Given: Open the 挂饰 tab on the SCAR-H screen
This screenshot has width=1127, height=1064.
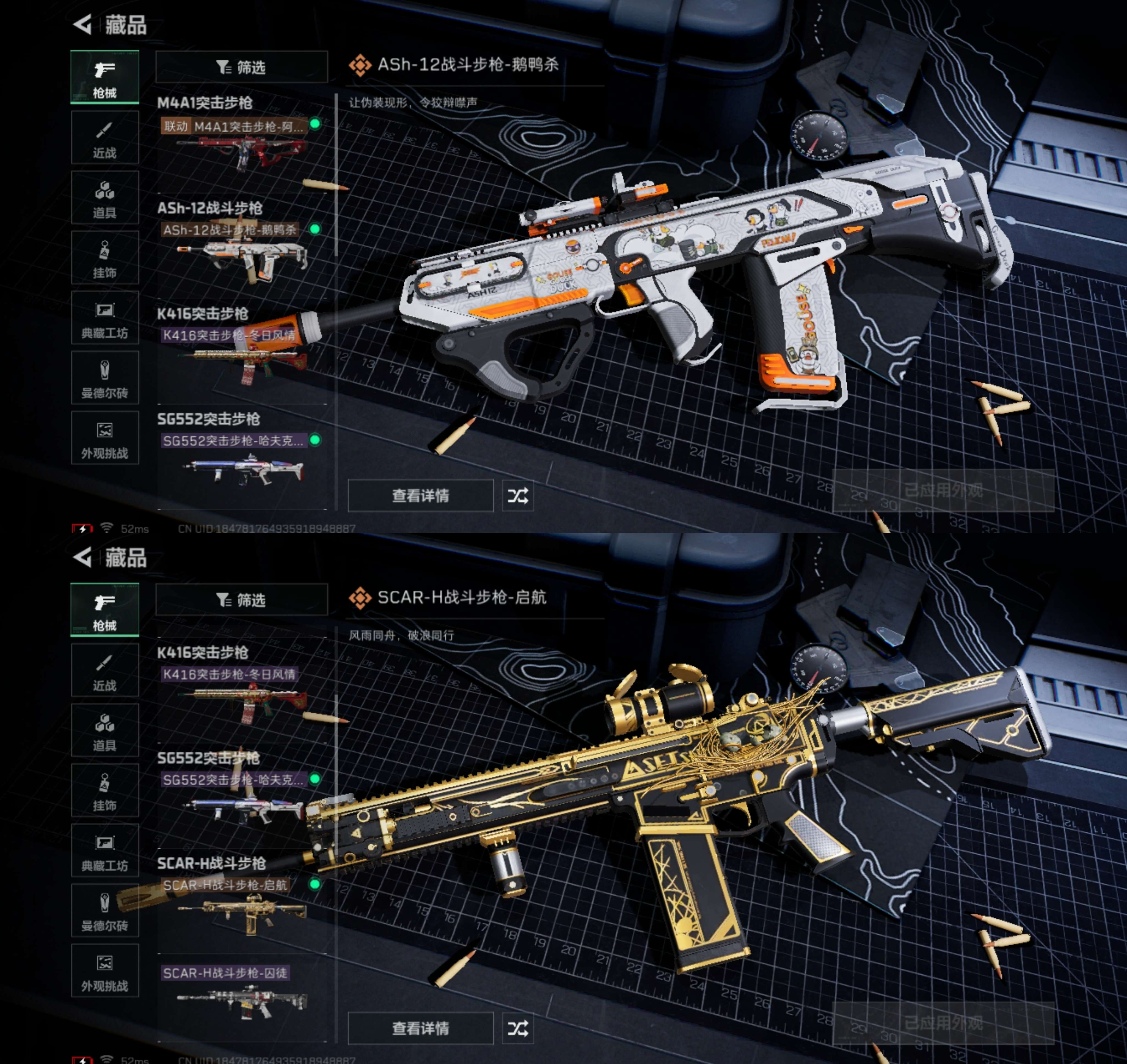Looking at the screenshot, I should click(x=105, y=791).
